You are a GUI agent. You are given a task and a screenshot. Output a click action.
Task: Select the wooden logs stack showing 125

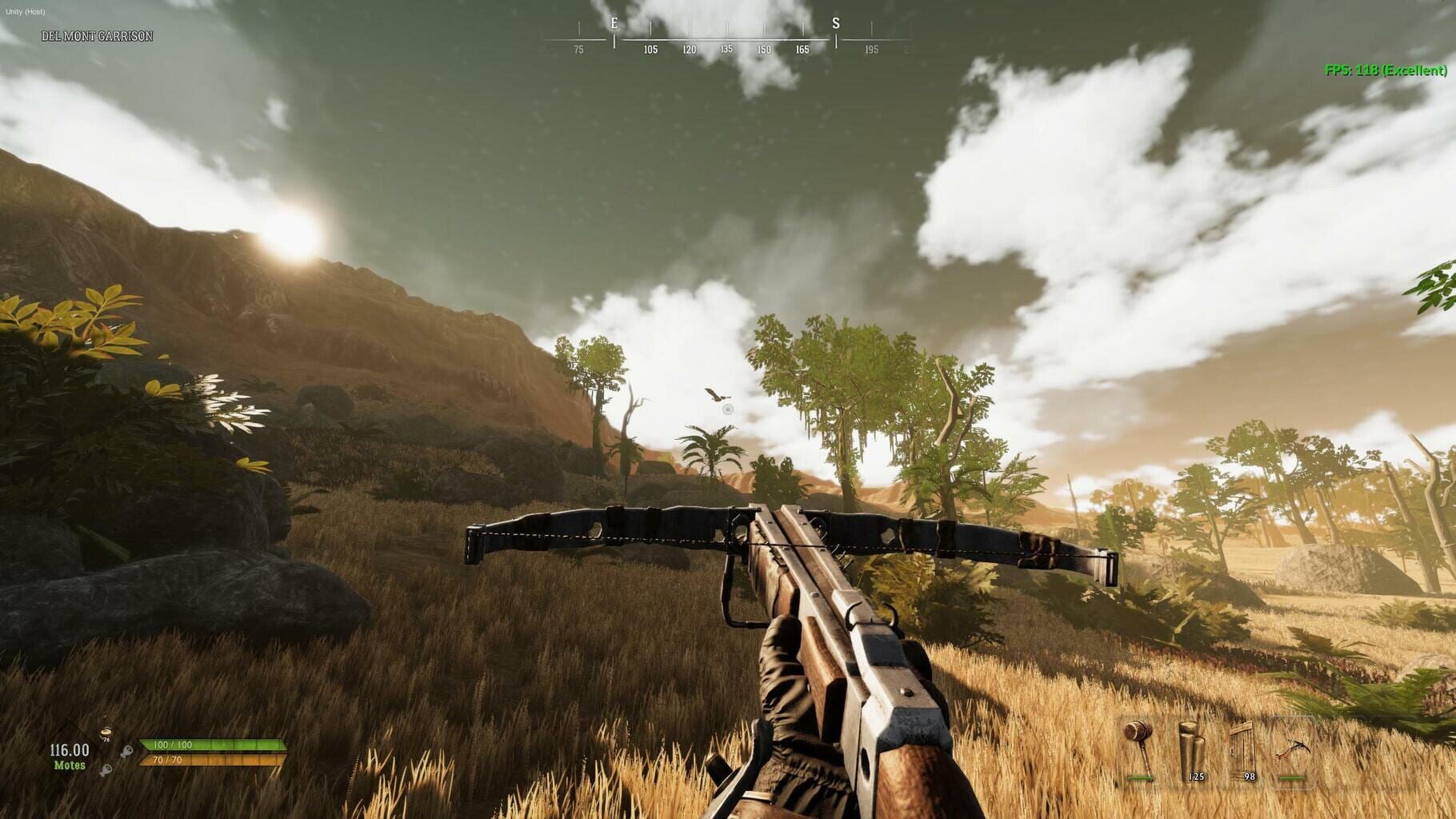(x=1190, y=750)
